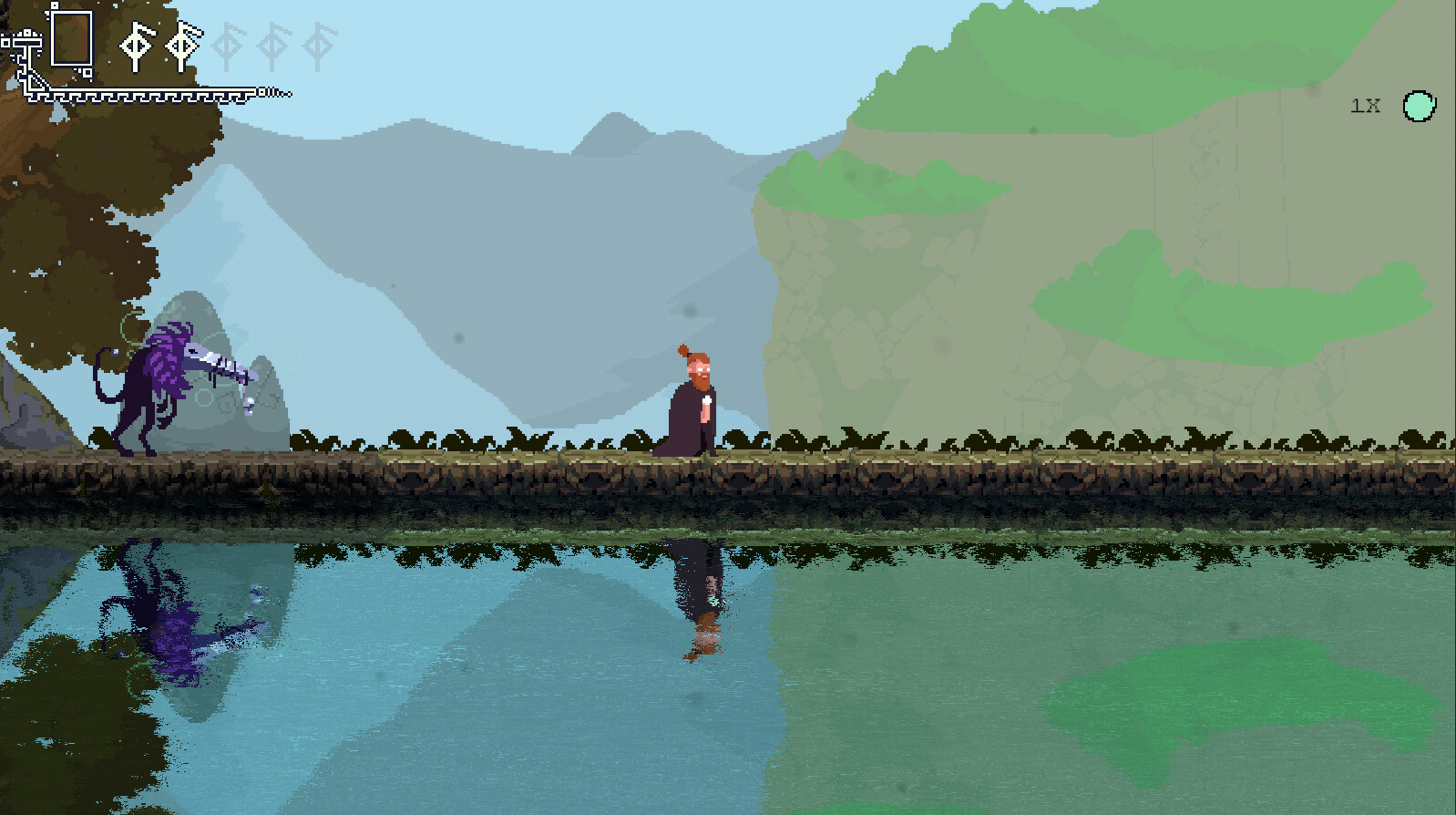Viewport: 1456px width, 815px height.
Task: Click the 1X text label
Action: pyautogui.click(x=1364, y=106)
